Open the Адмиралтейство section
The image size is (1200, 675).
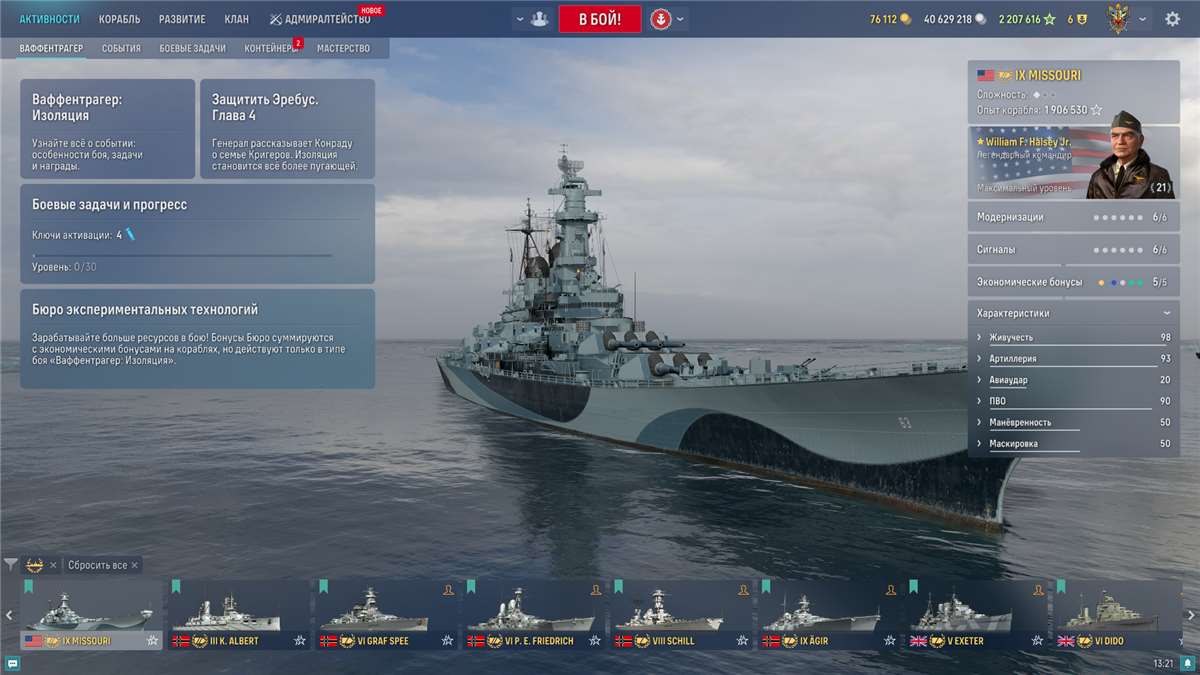(320, 19)
